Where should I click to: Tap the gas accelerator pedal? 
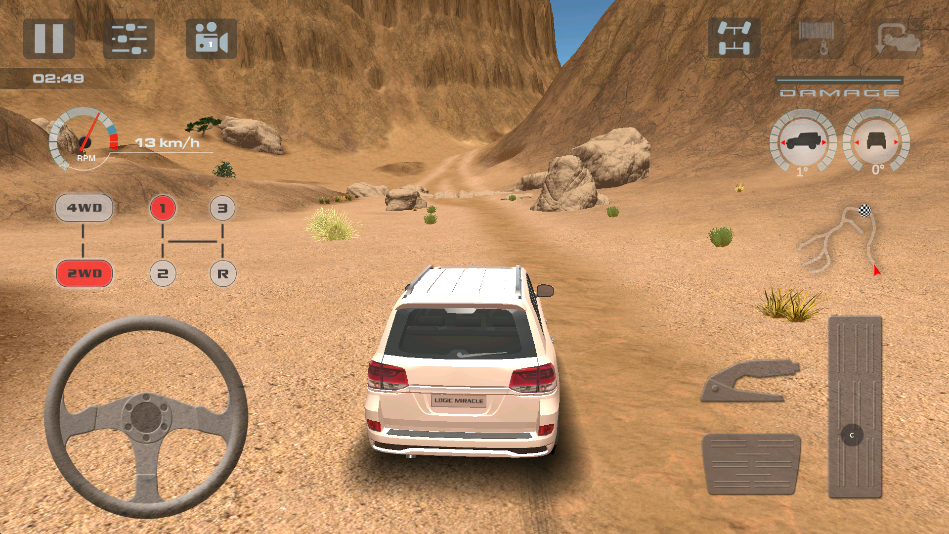pyautogui.click(x=855, y=406)
